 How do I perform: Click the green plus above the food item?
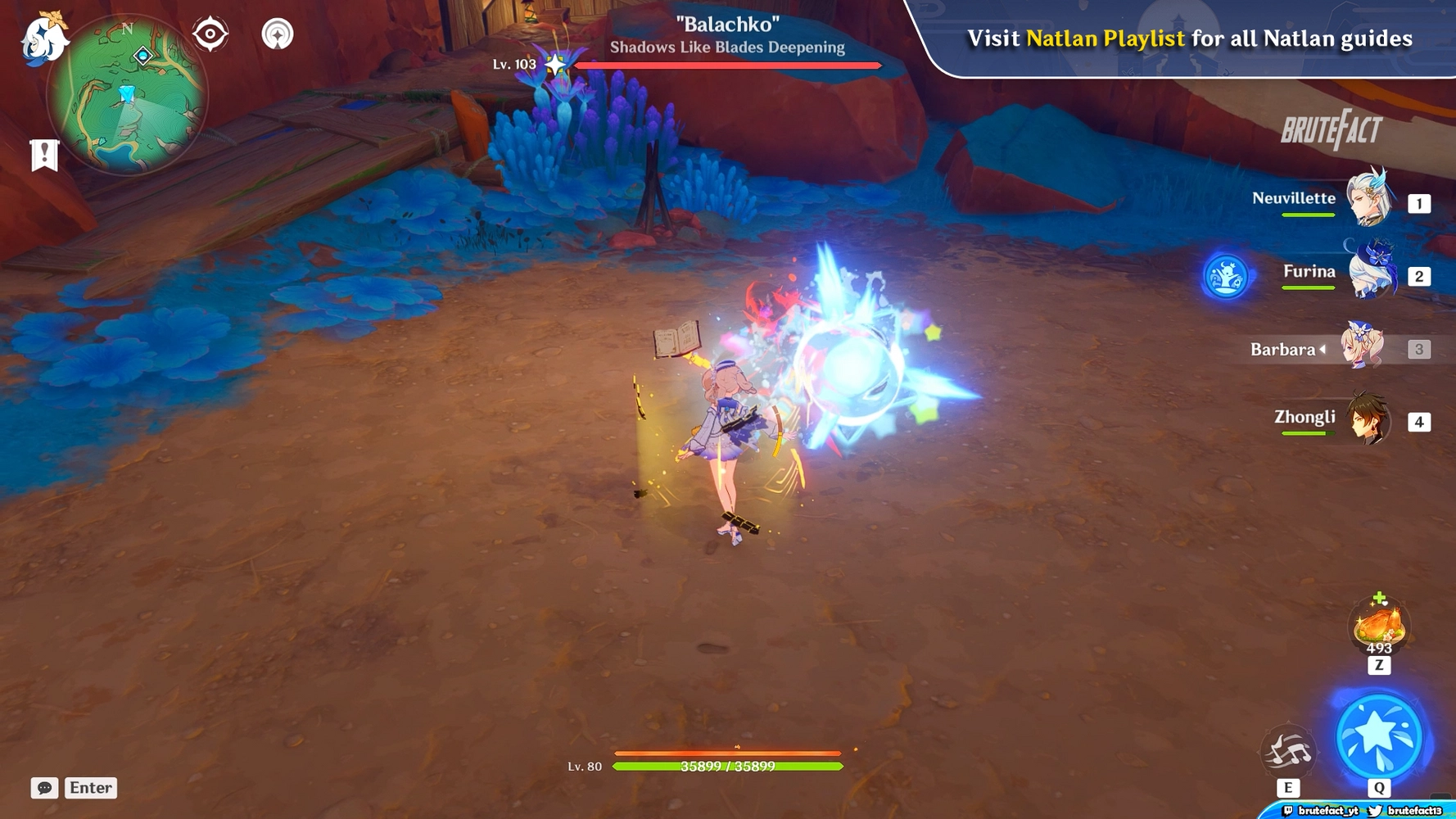click(1378, 596)
